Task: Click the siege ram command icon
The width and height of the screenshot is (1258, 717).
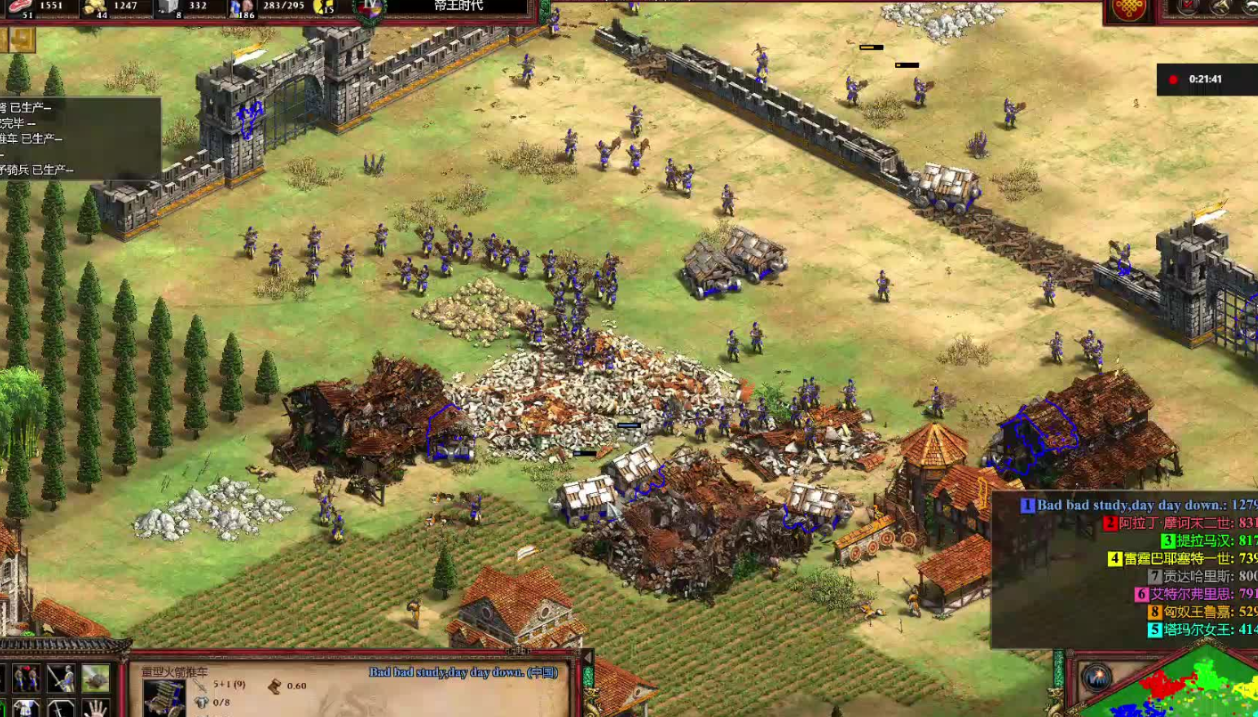Action: (x=95, y=679)
